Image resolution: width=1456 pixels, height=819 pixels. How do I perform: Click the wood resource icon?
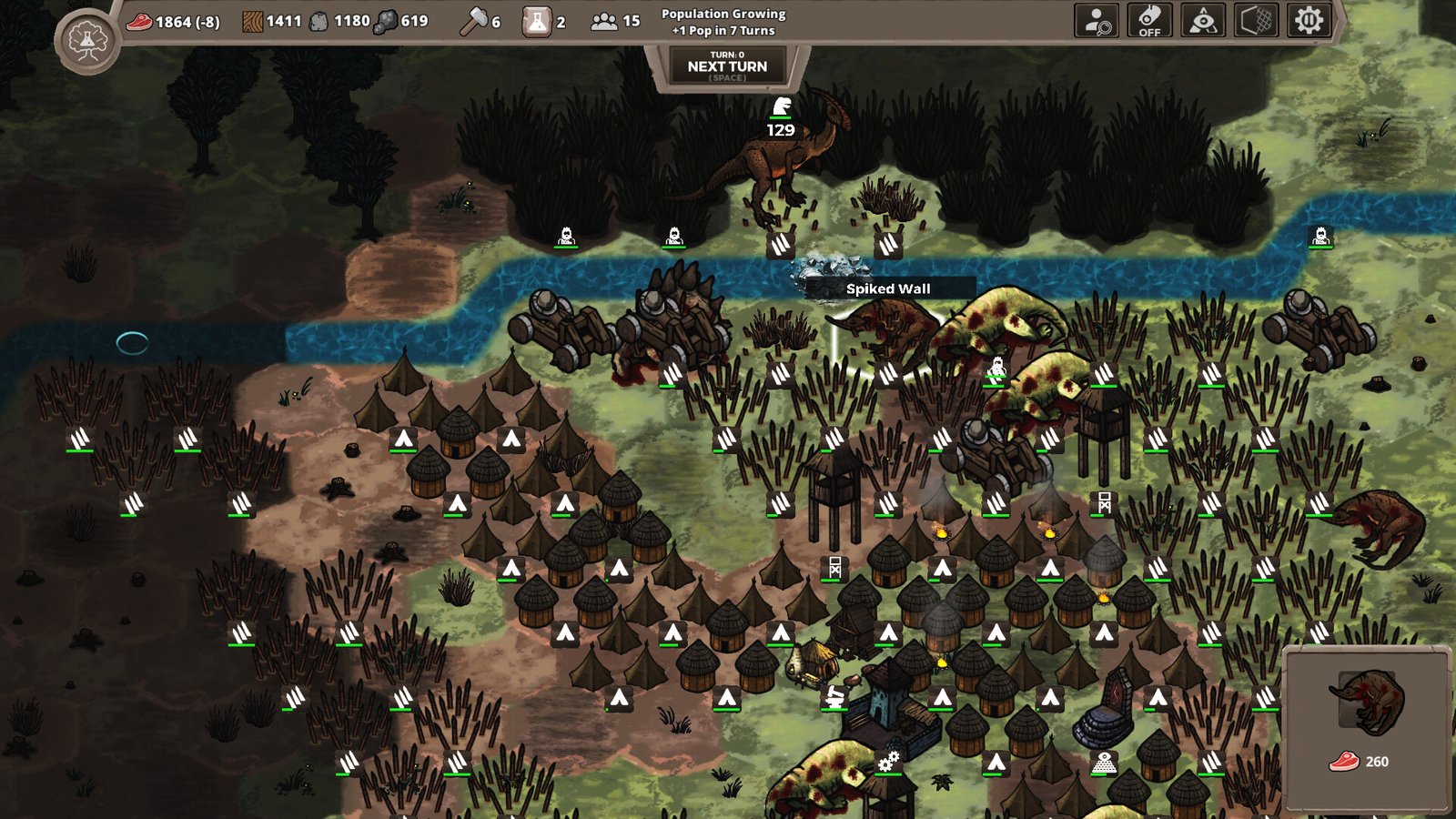click(251, 20)
